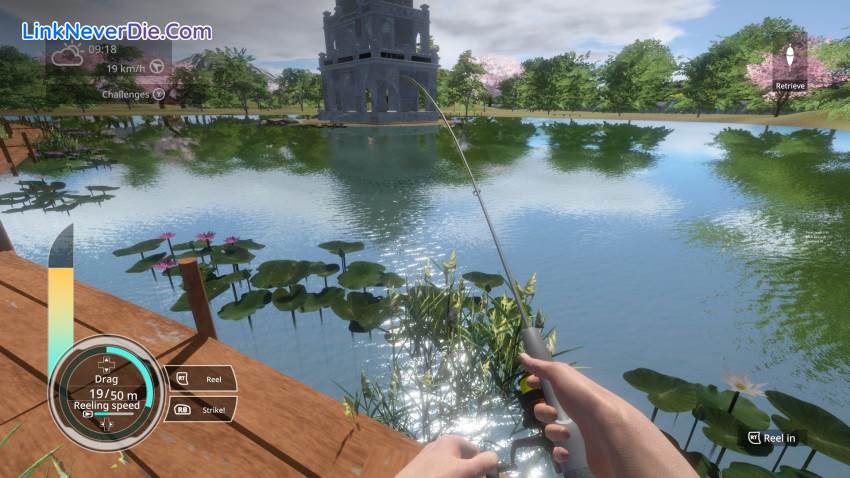Expand the Challenges tracker
The height and width of the screenshot is (478, 850).
pyautogui.click(x=158, y=94)
